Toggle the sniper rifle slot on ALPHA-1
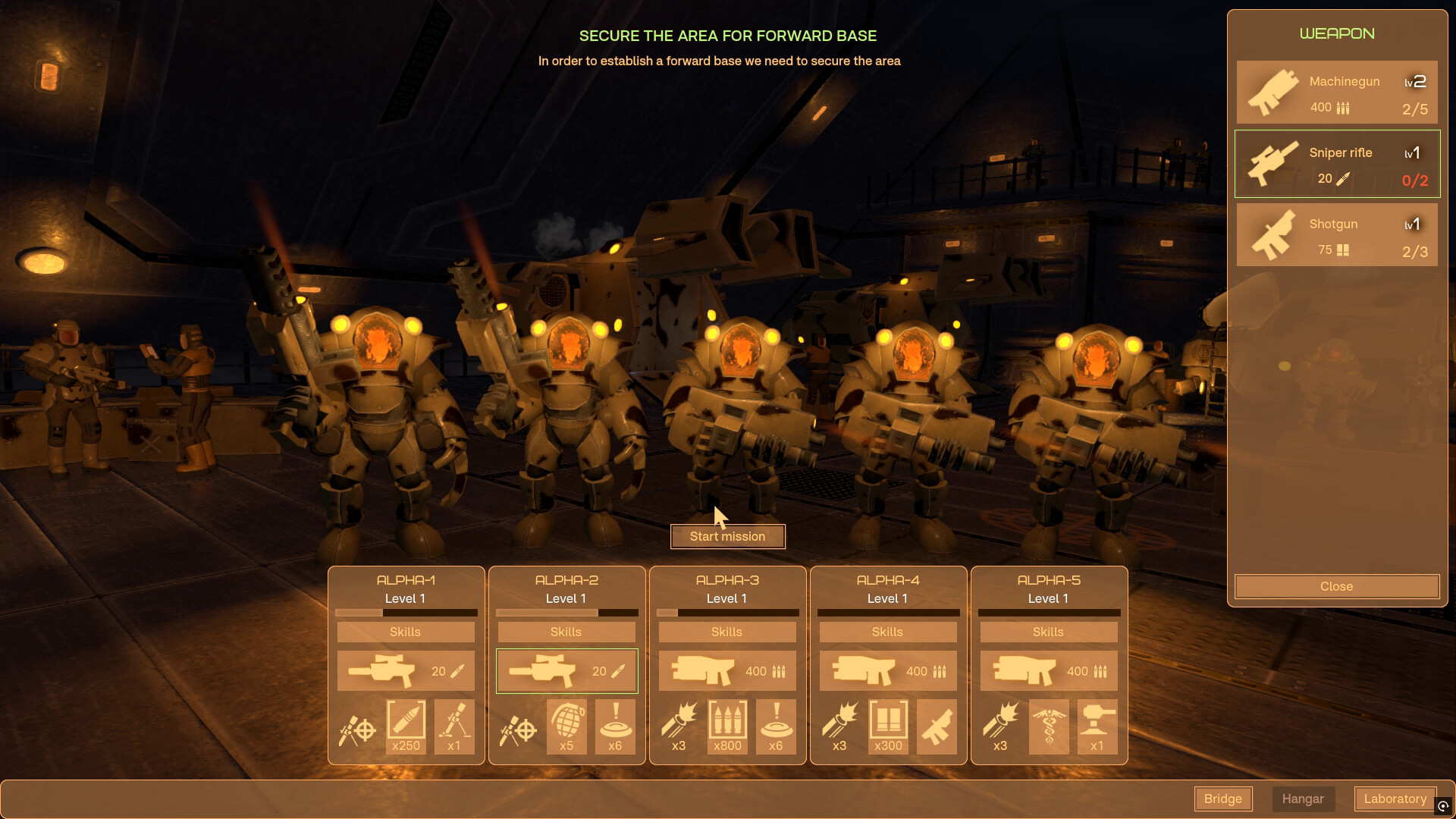The width and height of the screenshot is (1456, 819). click(406, 670)
